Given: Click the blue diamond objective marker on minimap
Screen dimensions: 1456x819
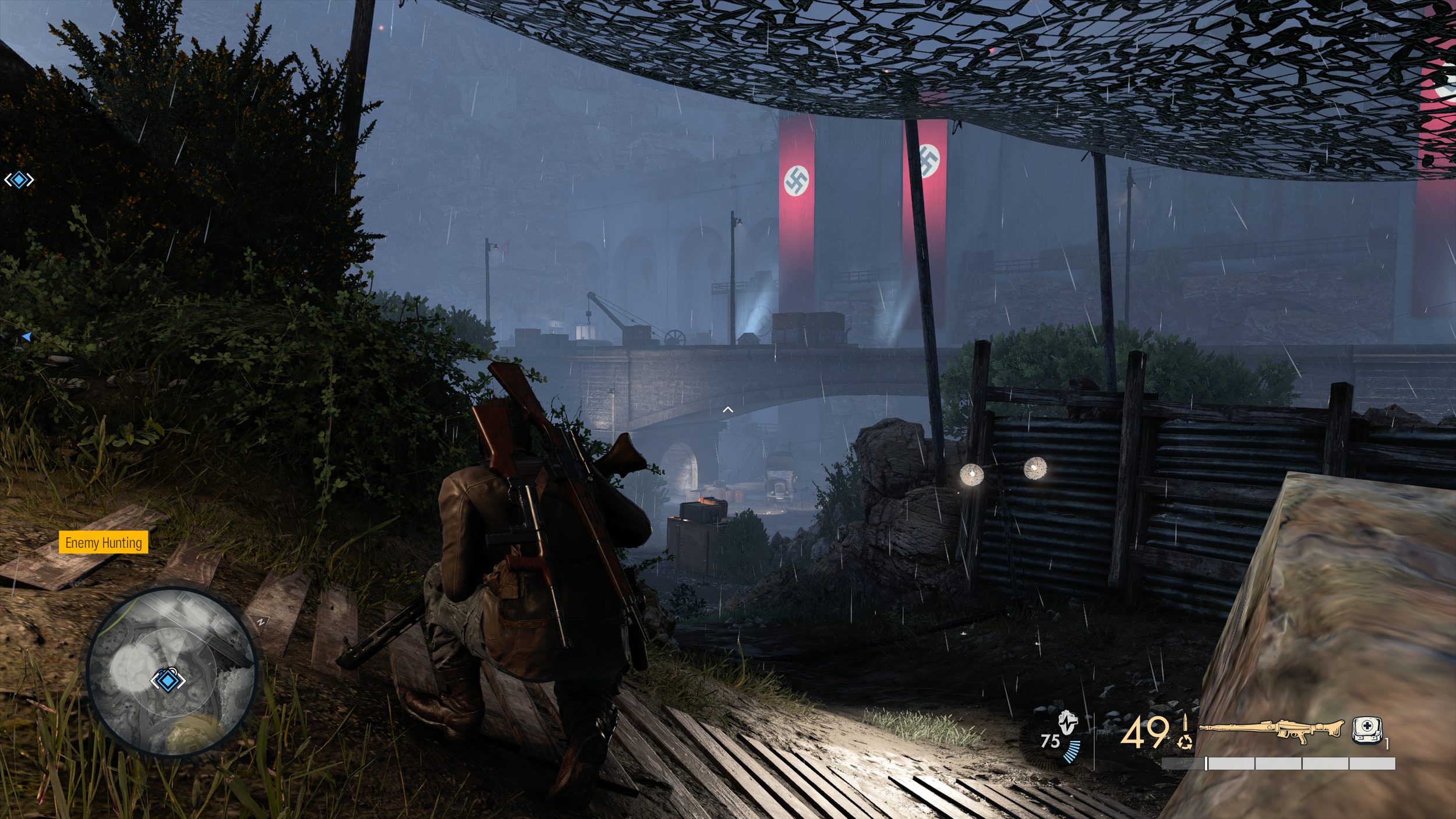Looking at the screenshot, I should point(168,680).
